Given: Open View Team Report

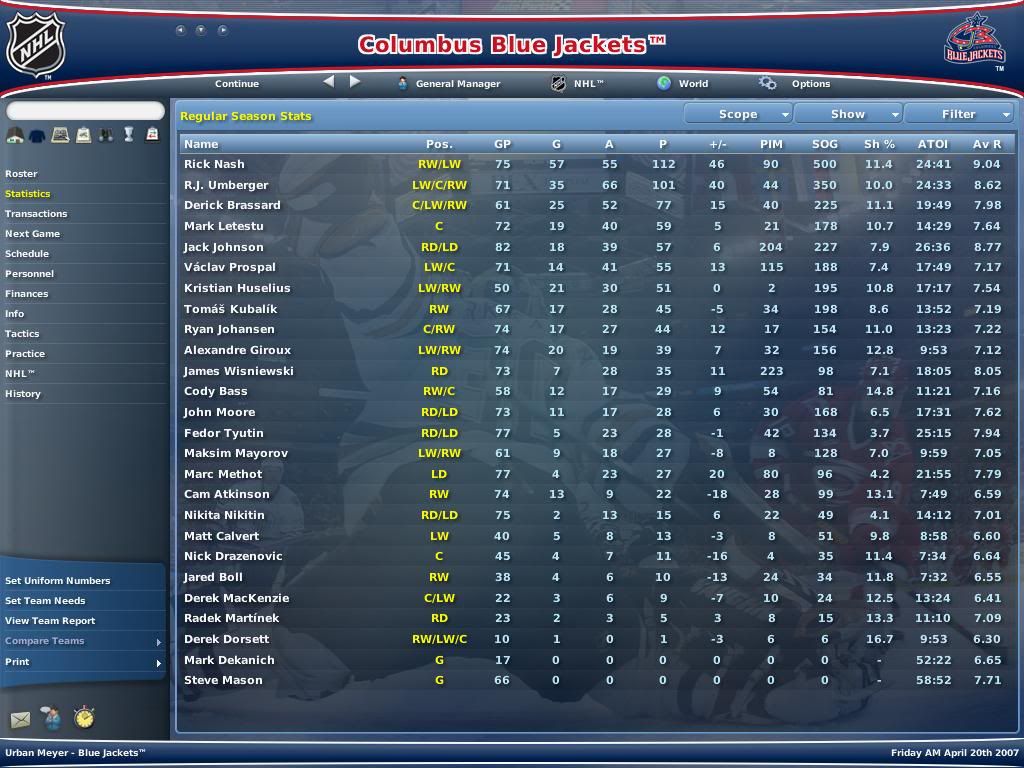Looking at the screenshot, I should pos(50,621).
